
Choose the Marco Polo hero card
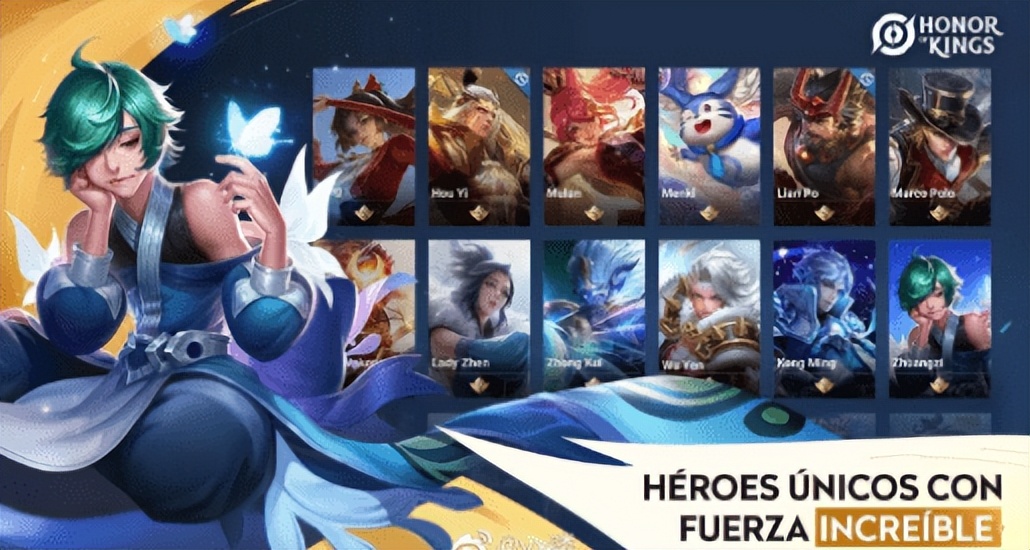(x=939, y=146)
